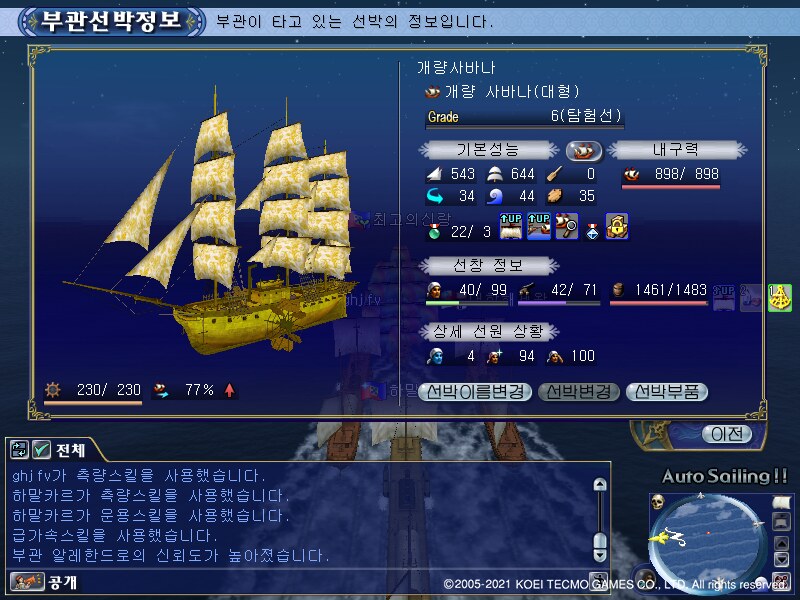Activate the yellow sextant skill icon

point(780,297)
